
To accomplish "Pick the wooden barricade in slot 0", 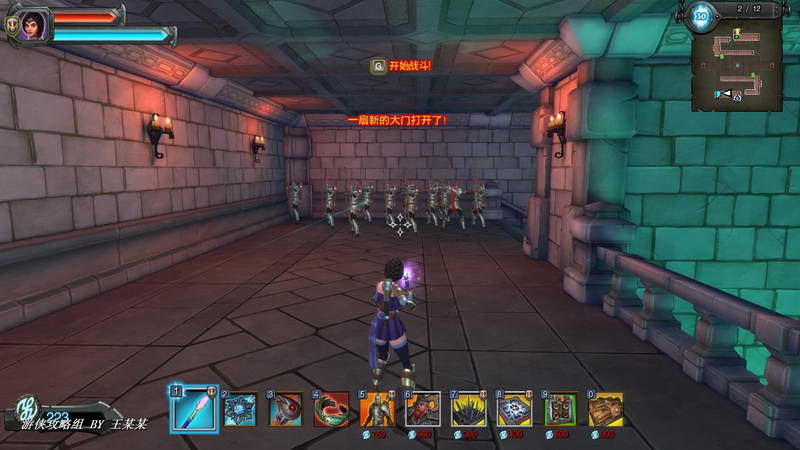I will point(605,409).
